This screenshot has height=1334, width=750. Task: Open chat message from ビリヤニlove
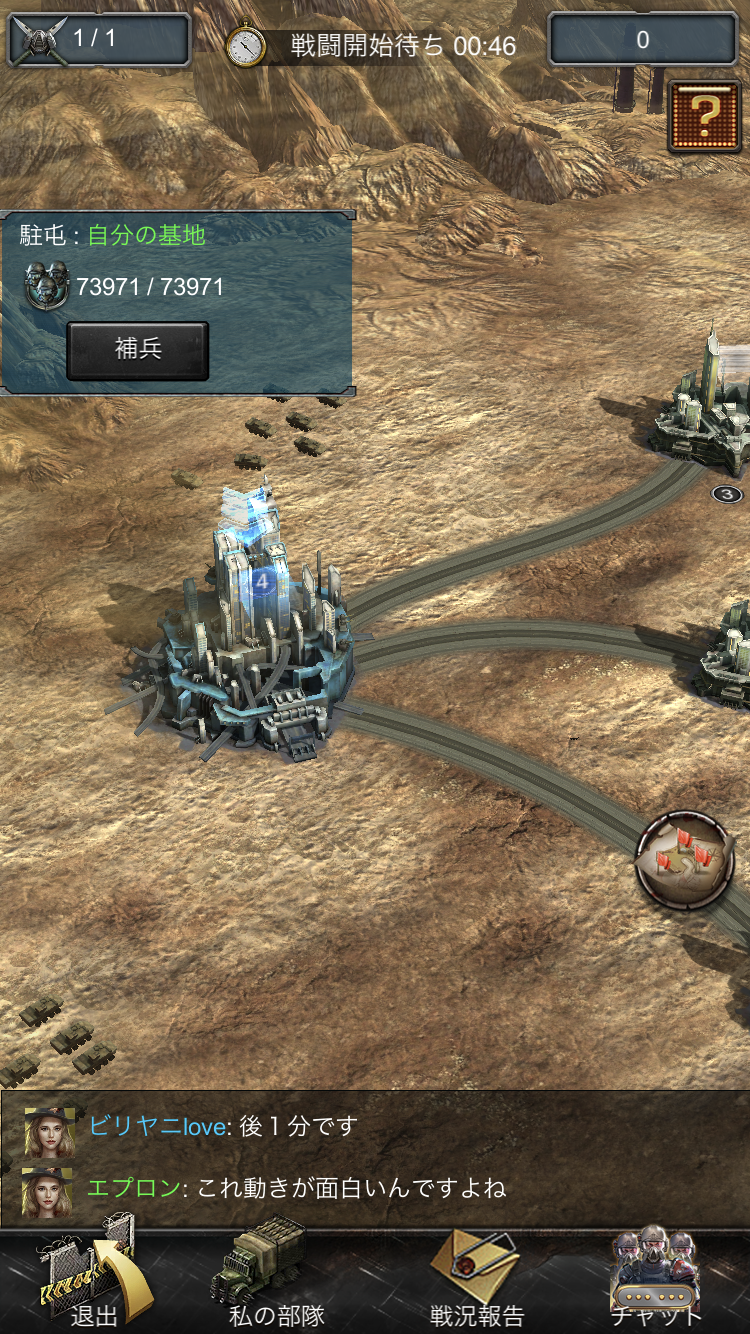[x=222, y=1126]
